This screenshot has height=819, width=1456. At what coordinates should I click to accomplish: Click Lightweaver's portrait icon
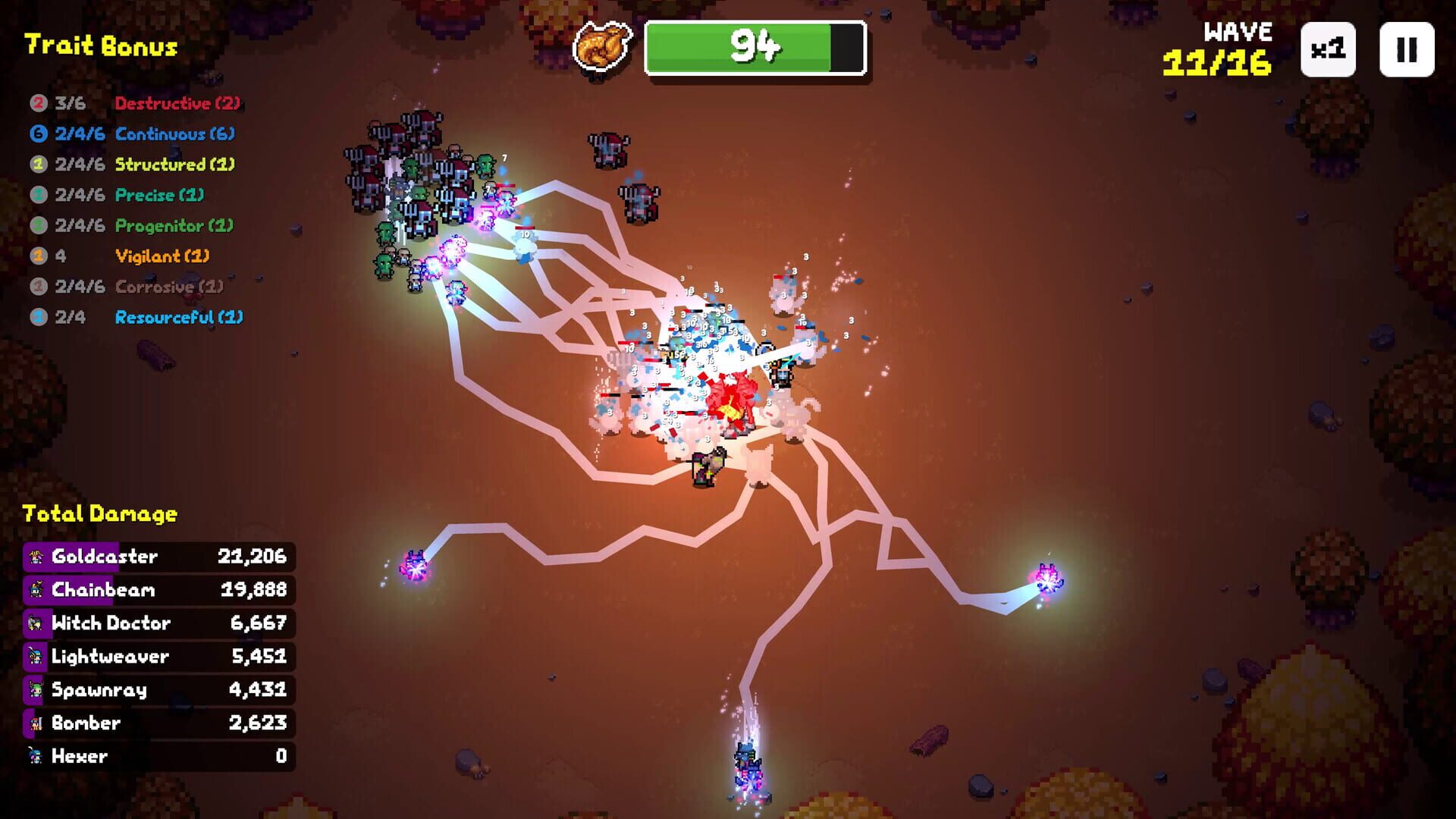click(x=35, y=656)
